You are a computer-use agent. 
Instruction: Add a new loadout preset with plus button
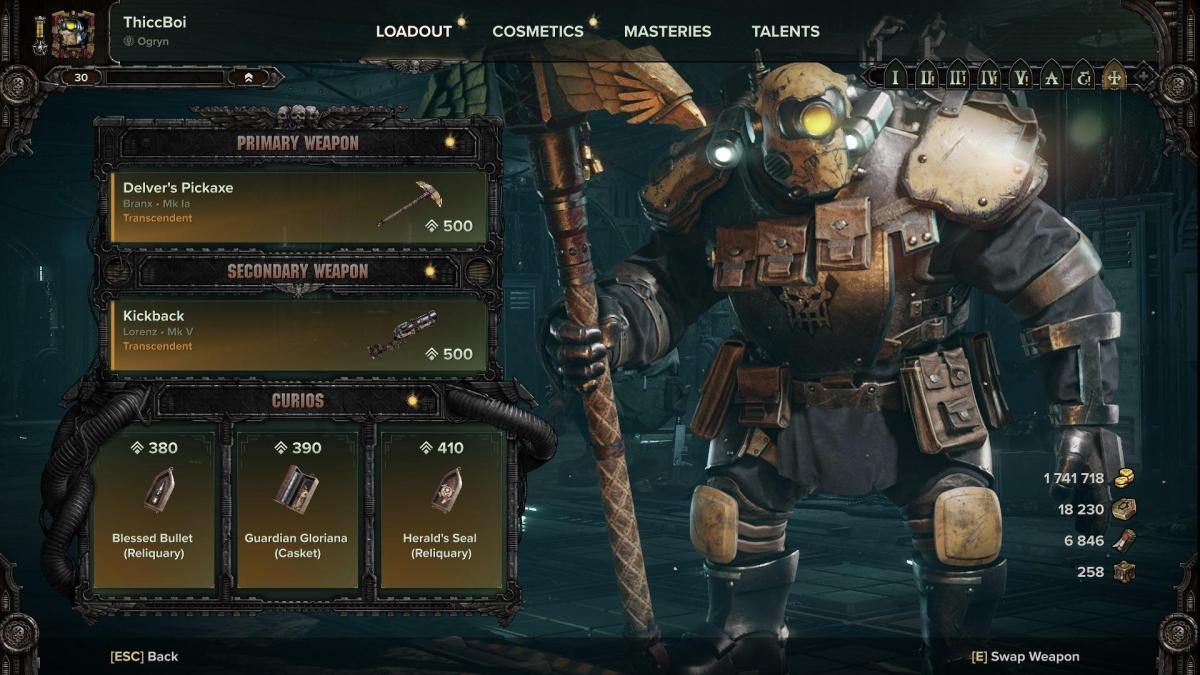[1143, 77]
